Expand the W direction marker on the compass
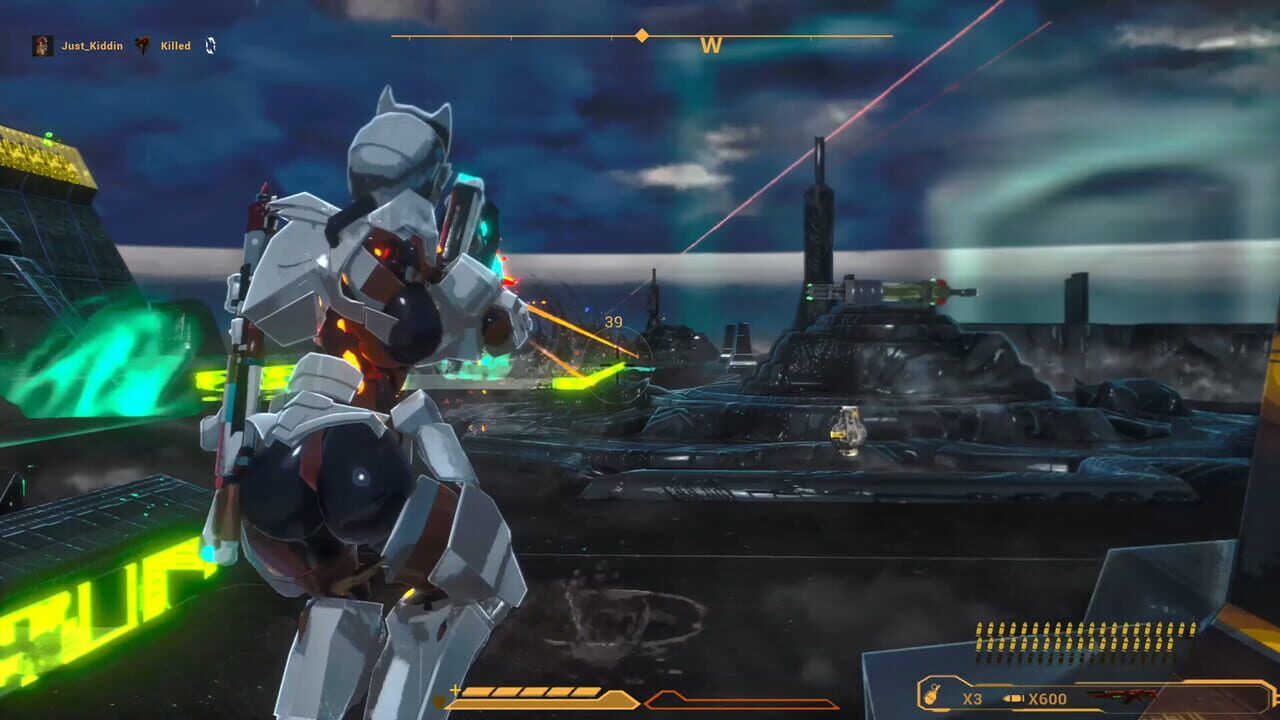Screen dimensions: 1280x720 712,45
